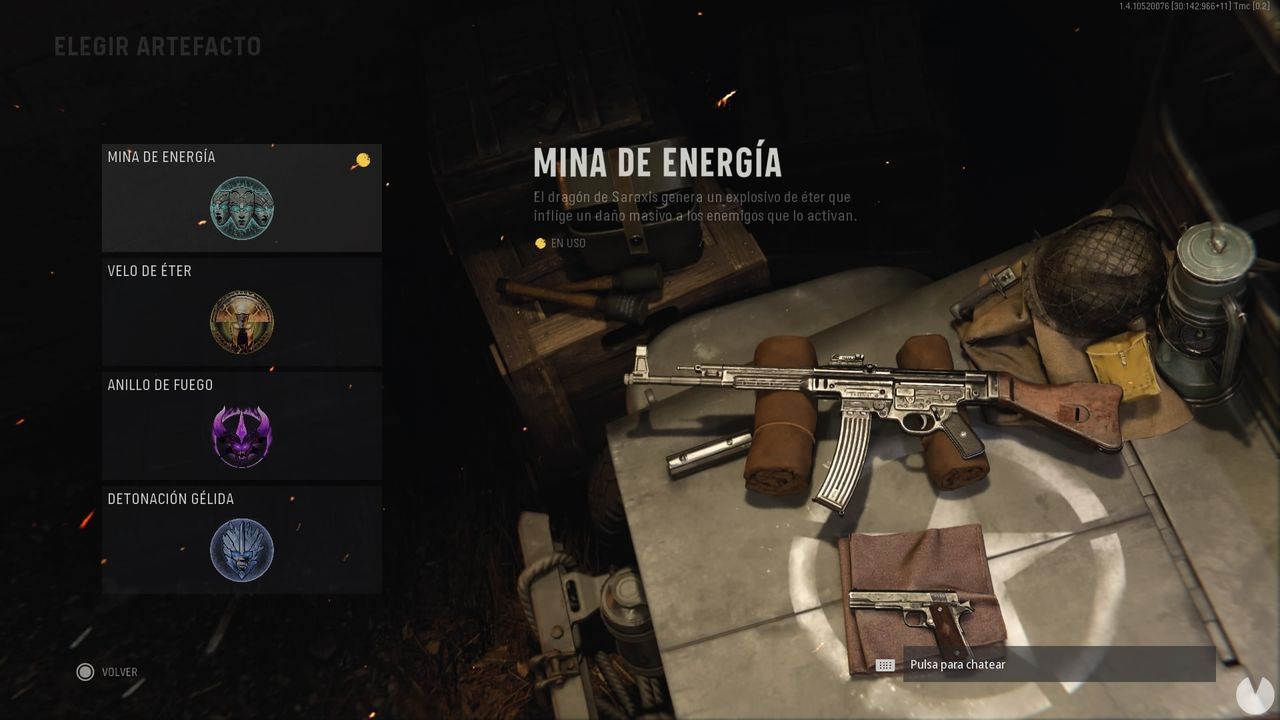Image resolution: width=1280 pixels, height=720 pixels.
Task: Click the Pulsa para chatear input field
Action: tap(1000, 663)
